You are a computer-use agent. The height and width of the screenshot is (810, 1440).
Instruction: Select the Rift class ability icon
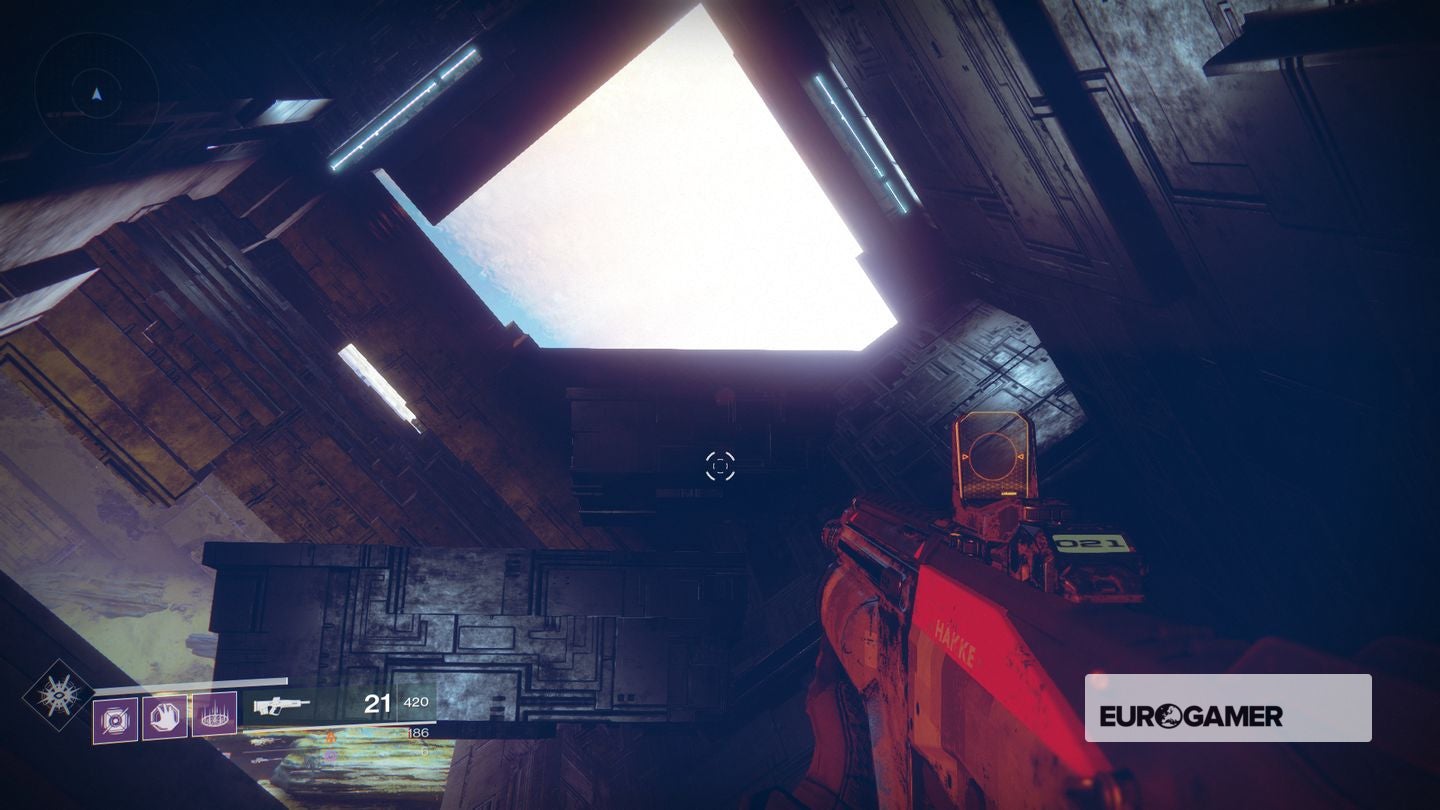click(x=214, y=716)
